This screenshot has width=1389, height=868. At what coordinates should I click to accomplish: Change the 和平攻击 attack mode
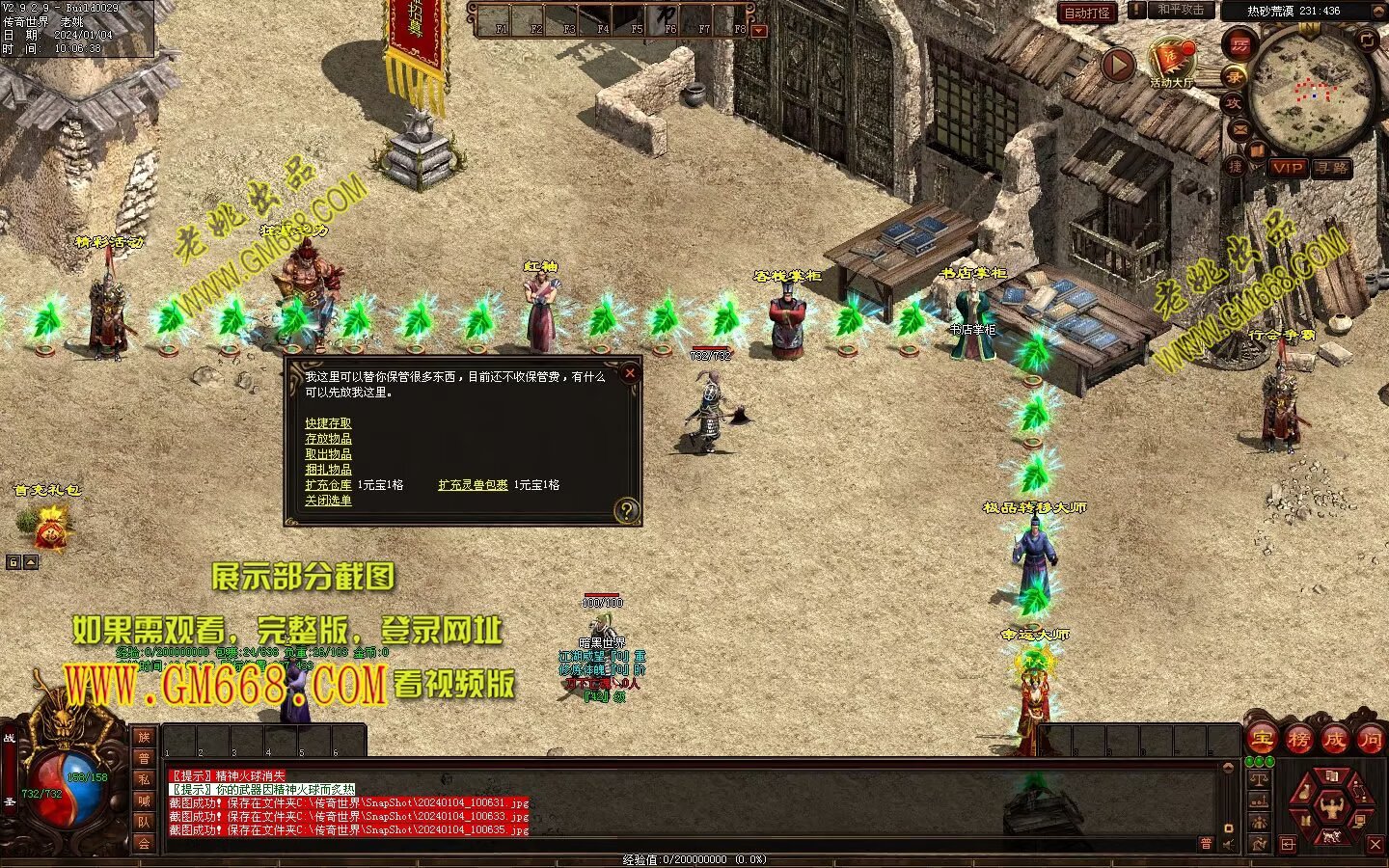coord(1181,11)
